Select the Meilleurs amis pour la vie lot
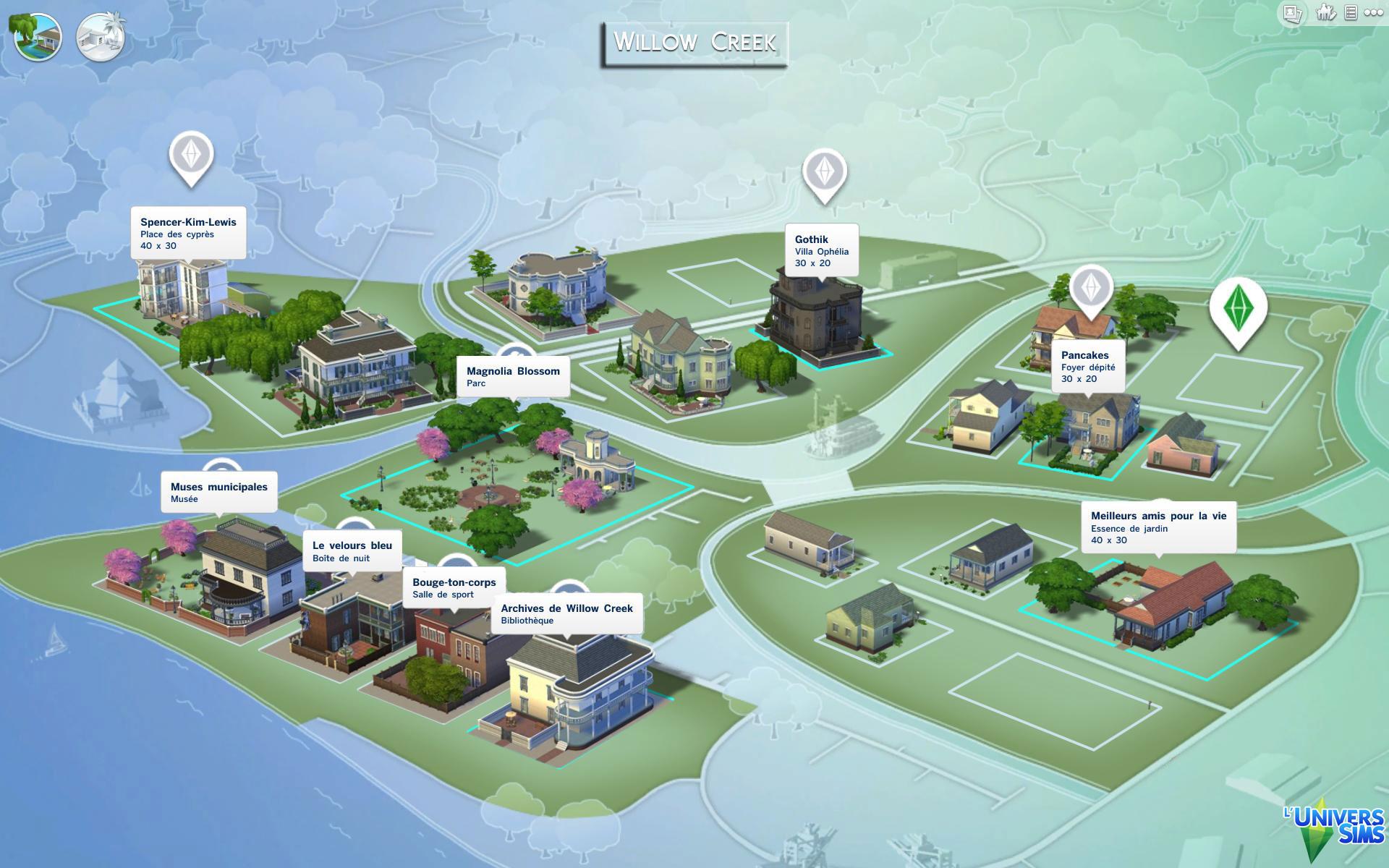This screenshot has width=1389, height=868. coord(1158,527)
